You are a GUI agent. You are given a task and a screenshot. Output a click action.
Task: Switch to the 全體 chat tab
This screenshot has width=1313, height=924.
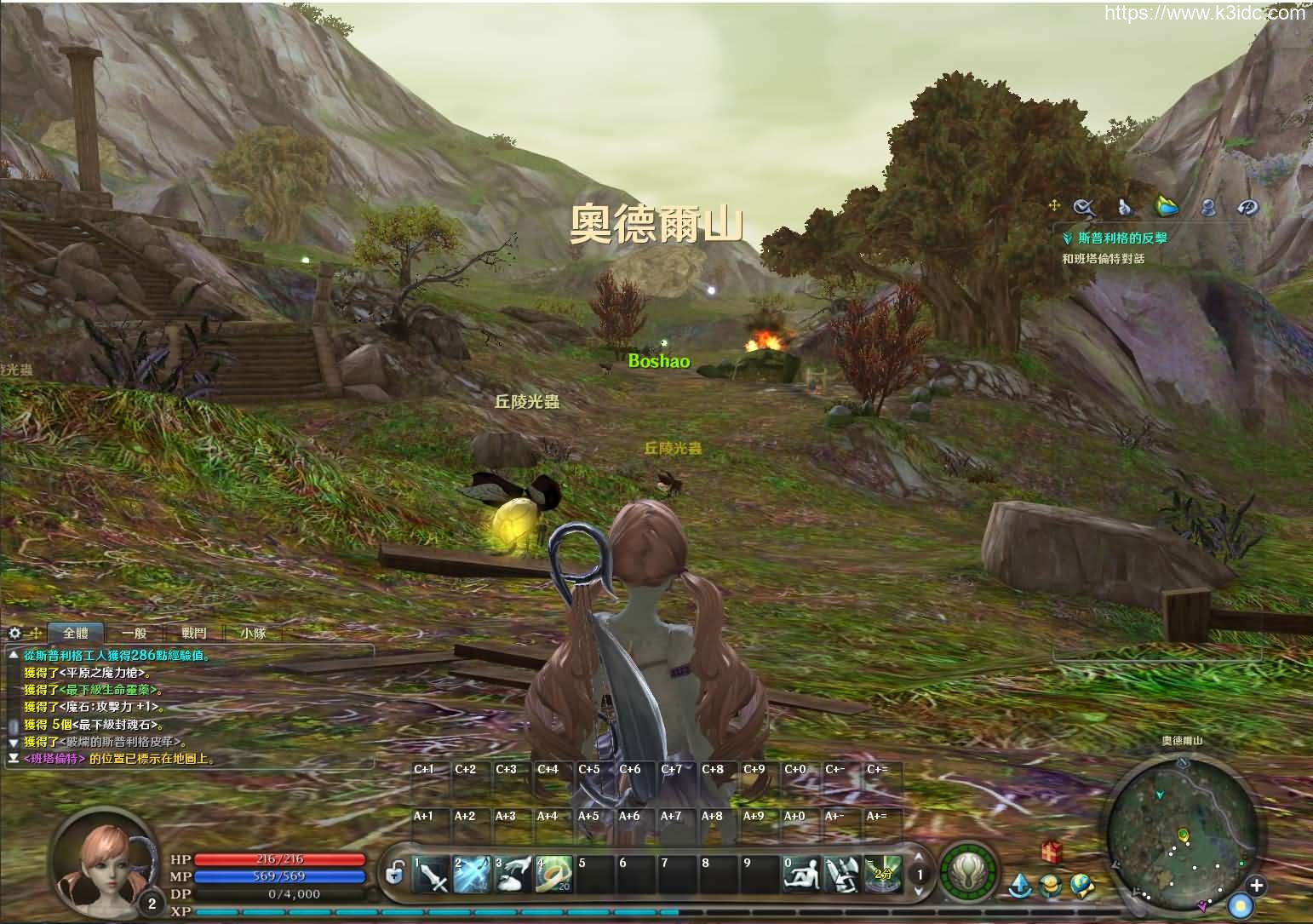click(76, 633)
